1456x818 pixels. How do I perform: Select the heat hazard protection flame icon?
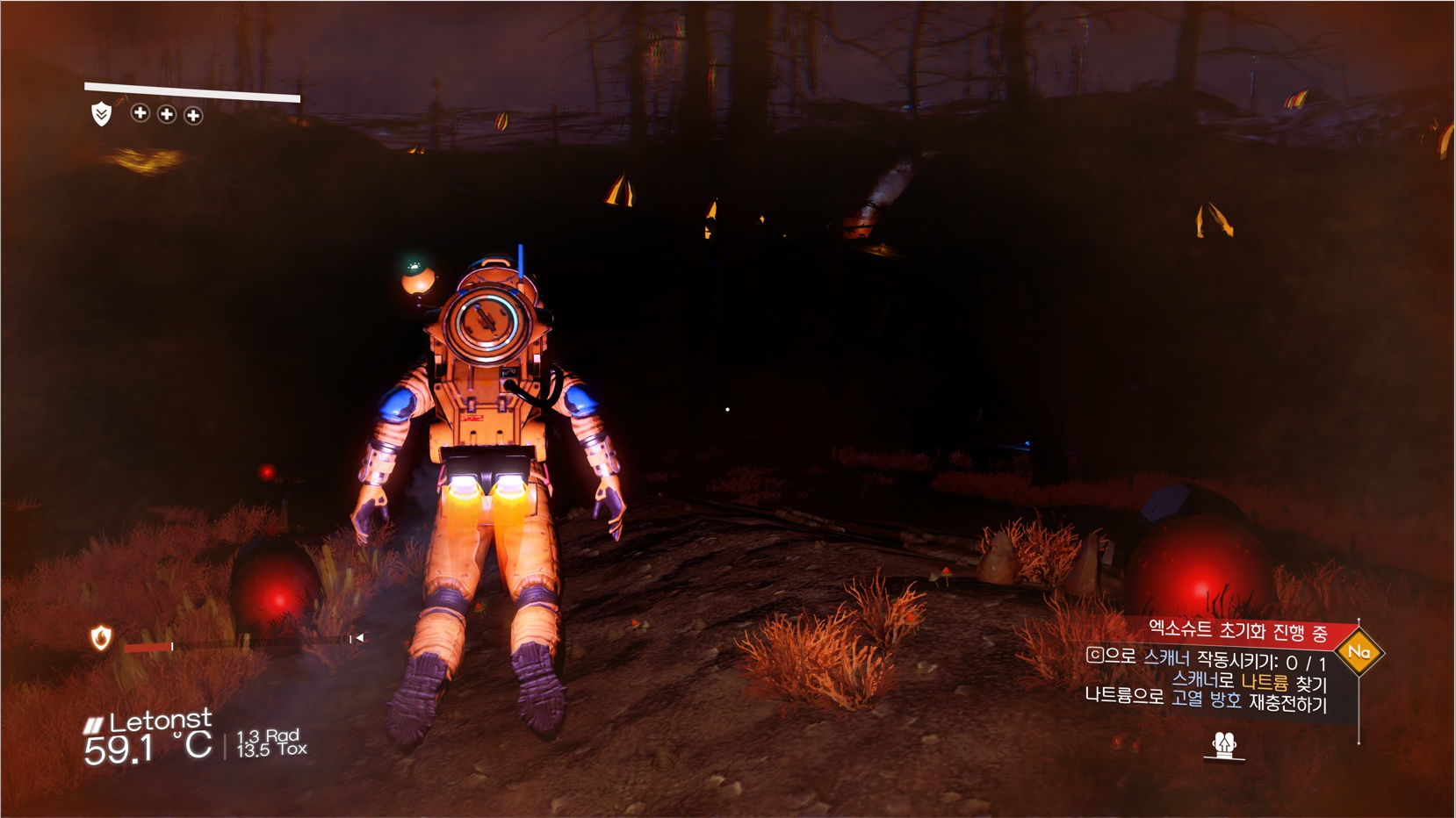[101, 638]
